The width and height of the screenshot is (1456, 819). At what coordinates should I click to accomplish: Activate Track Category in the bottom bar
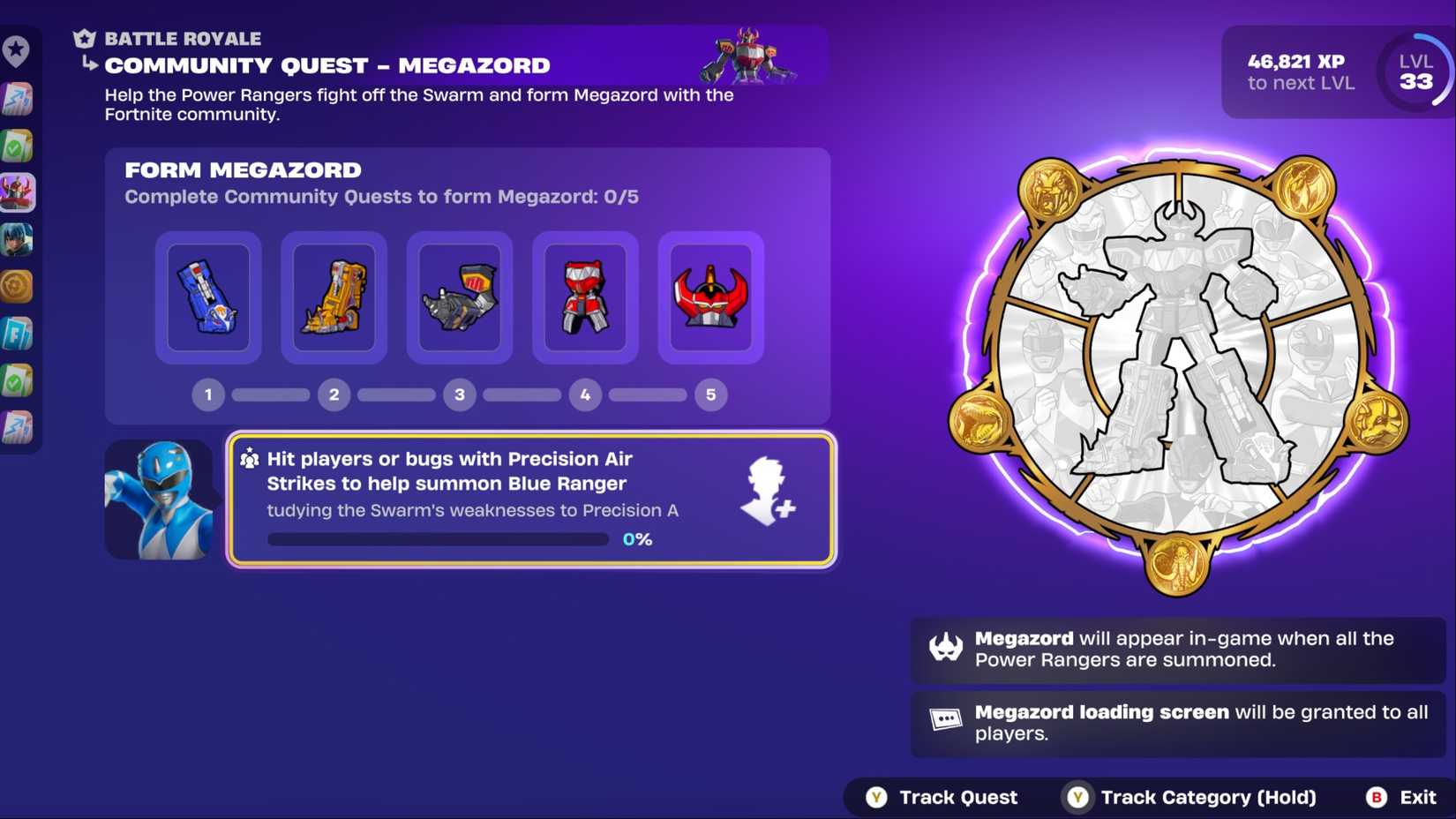point(1191,797)
